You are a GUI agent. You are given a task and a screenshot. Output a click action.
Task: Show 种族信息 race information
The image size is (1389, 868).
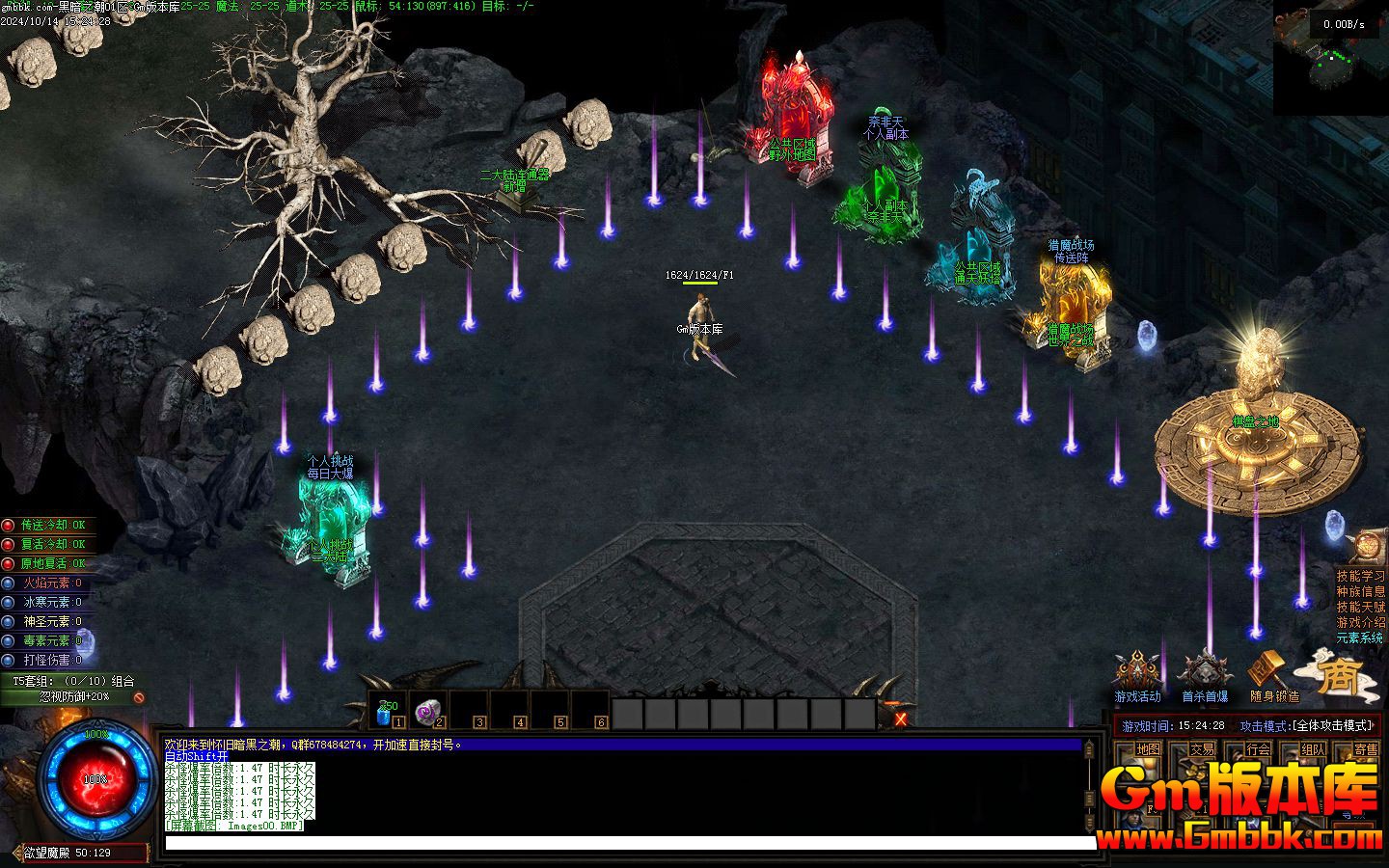click(x=1360, y=591)
